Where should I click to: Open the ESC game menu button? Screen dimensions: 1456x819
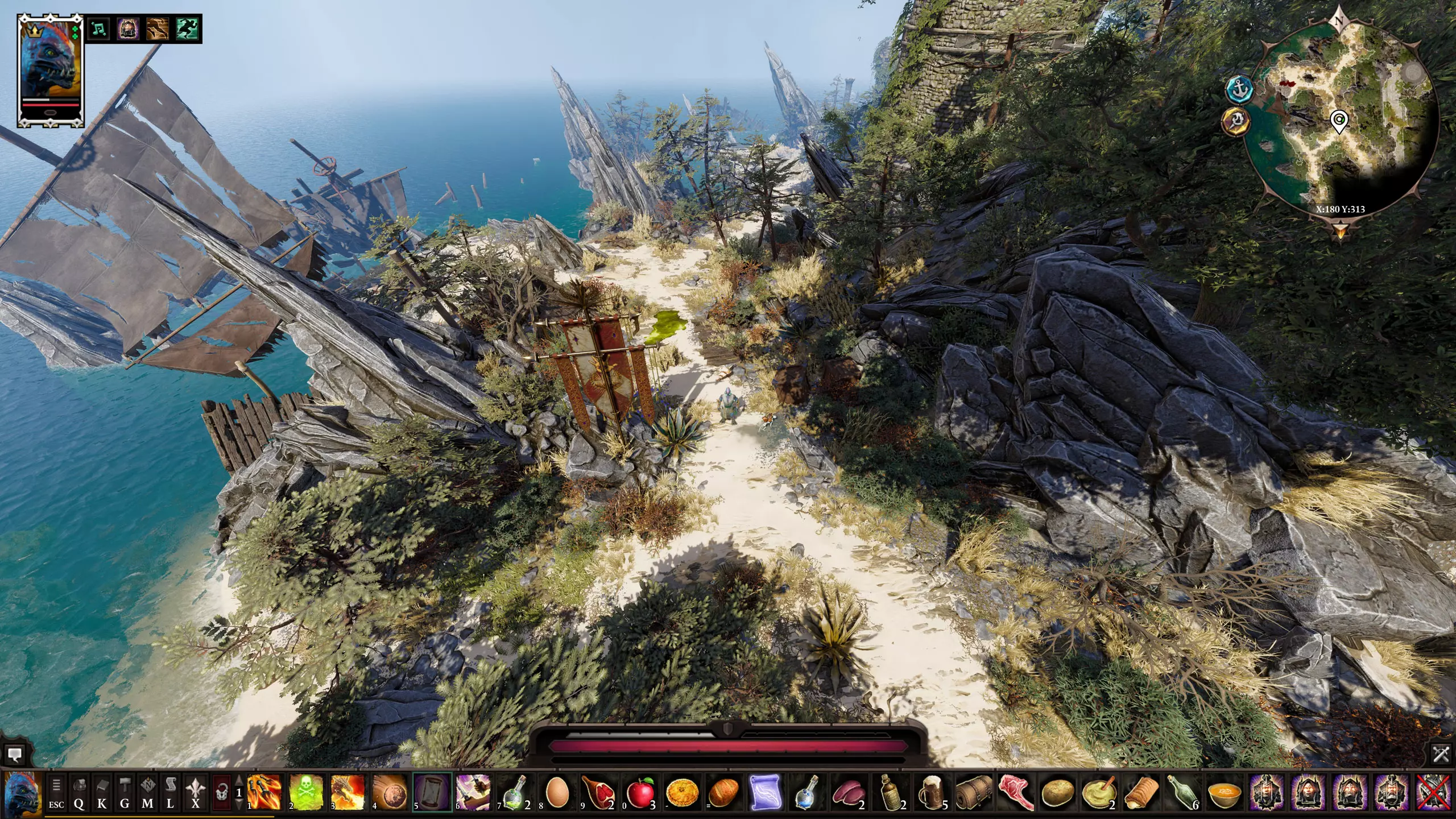[56, 793]
